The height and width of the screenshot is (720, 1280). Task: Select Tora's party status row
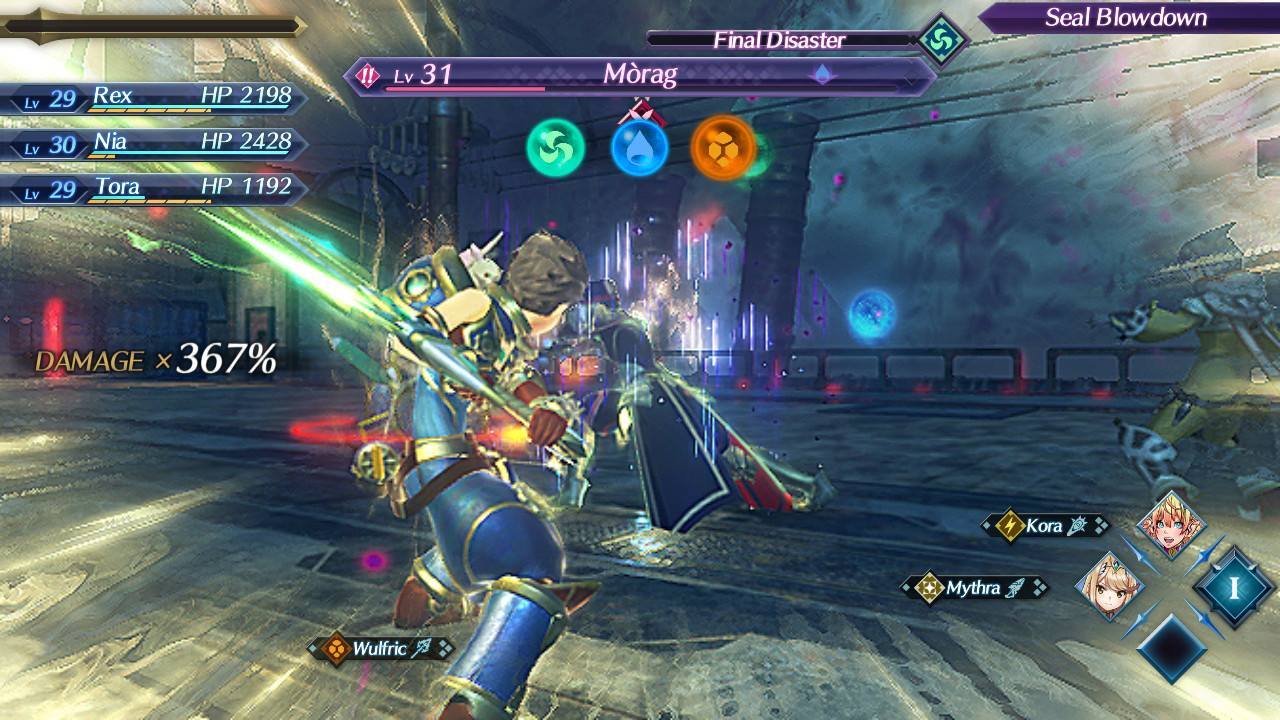pos(155,189)
